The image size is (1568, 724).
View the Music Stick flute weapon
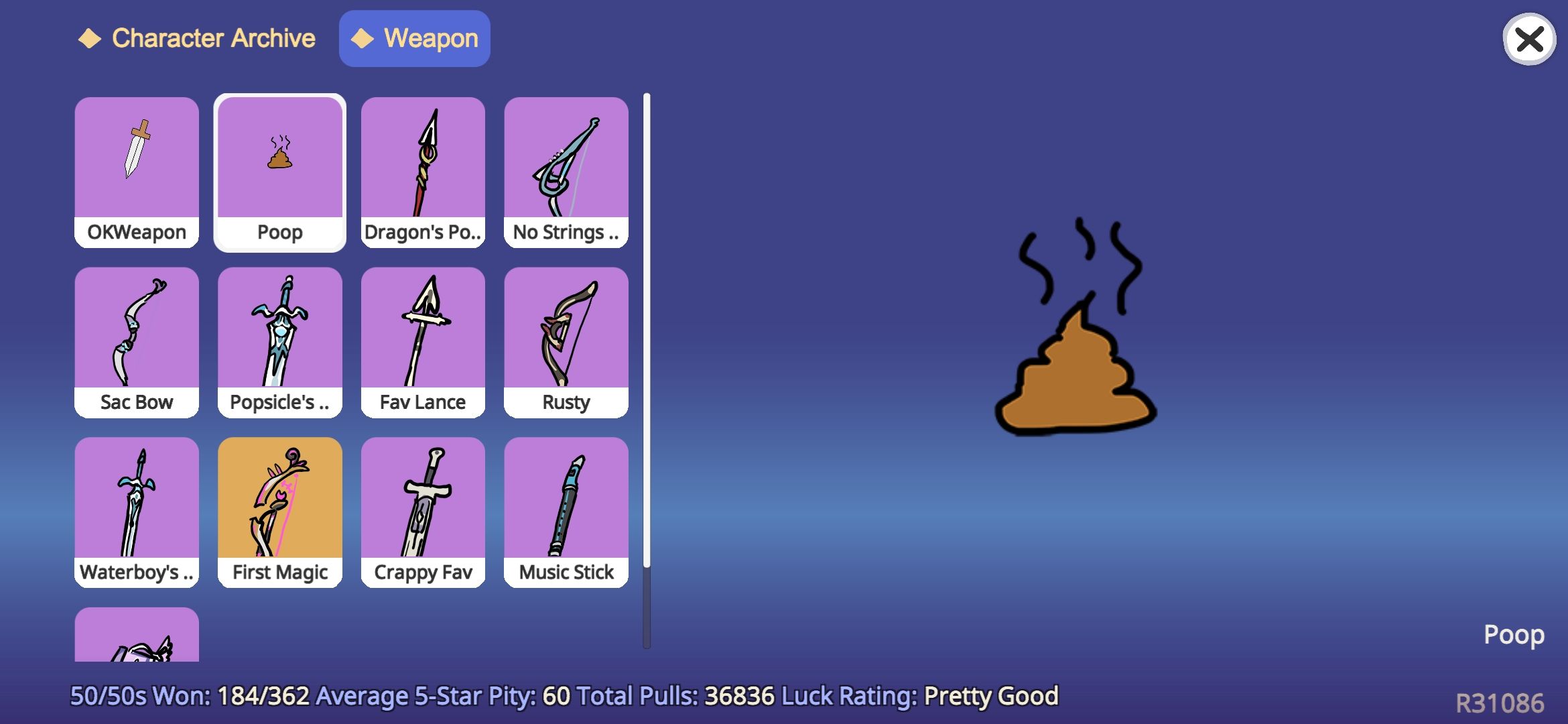pyautogui.click(x=566, y=503)
